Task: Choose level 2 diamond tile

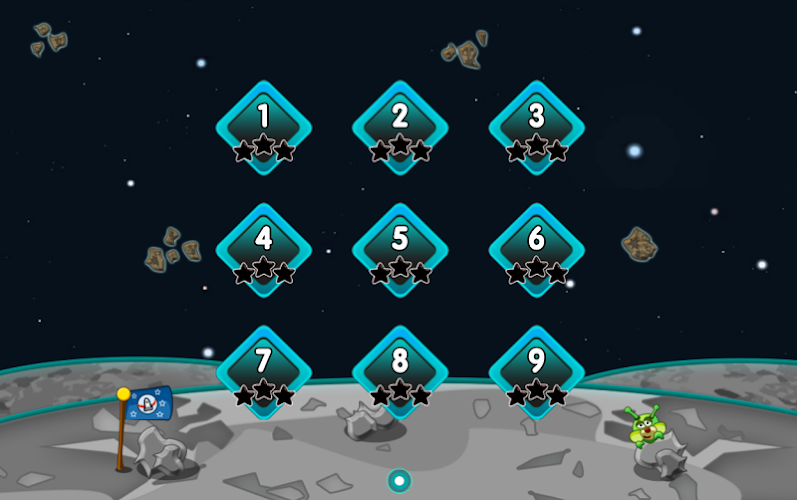Action: pyautogui.click(x=400, y=128)
